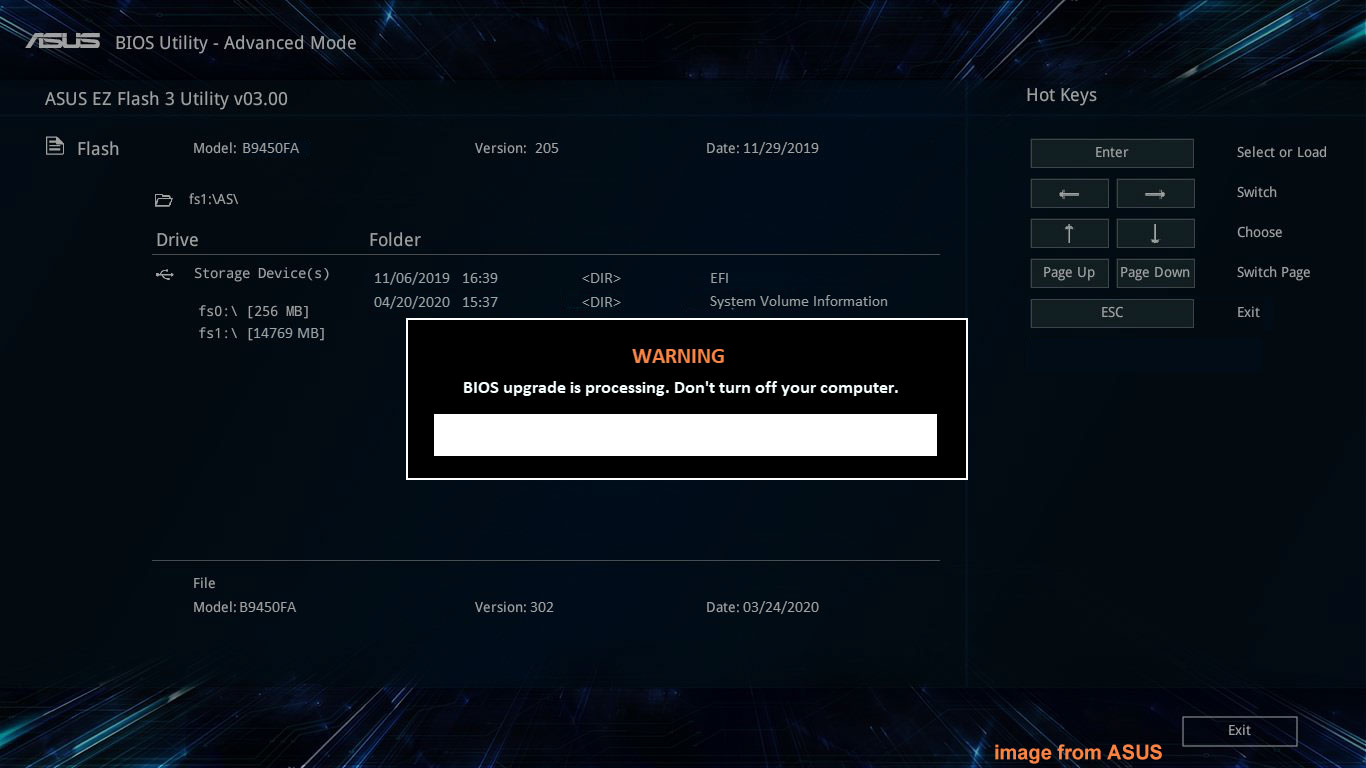Viewport: 1366px width, 768px height.
Task: Expand the Storage Device(s) entry
Action: 261,273
